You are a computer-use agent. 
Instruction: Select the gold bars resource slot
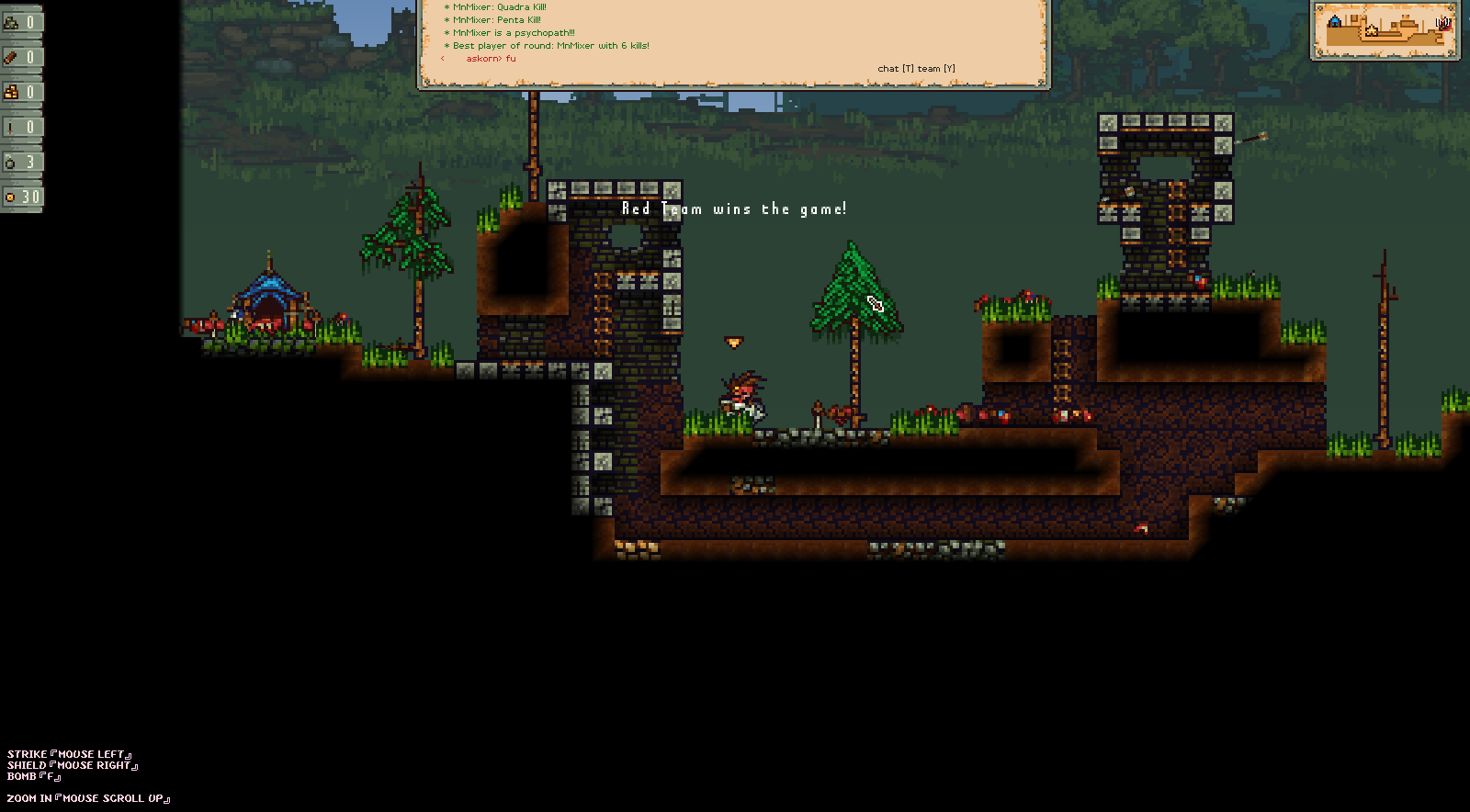pyautogui.click(x=21, y=92)
